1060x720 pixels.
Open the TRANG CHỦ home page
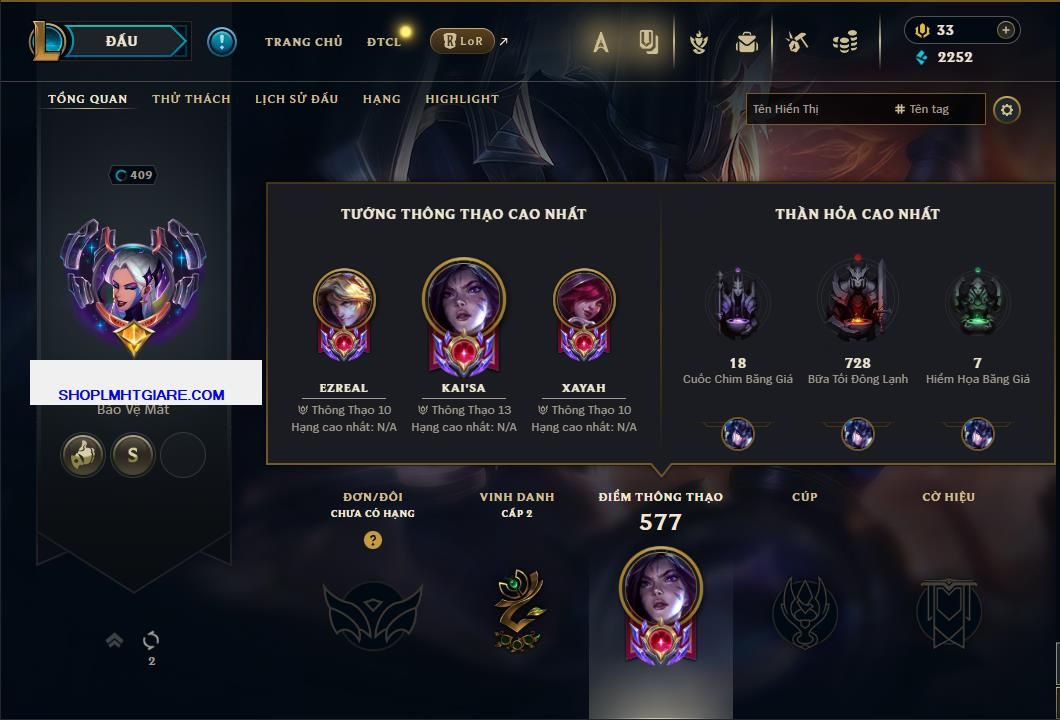tap(303, 42)
